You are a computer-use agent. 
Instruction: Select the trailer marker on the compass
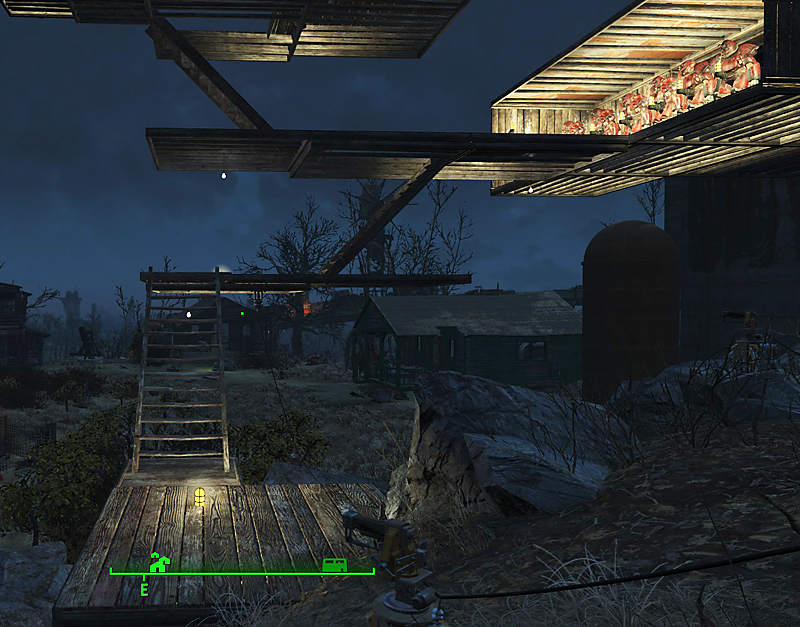(335, 565)
